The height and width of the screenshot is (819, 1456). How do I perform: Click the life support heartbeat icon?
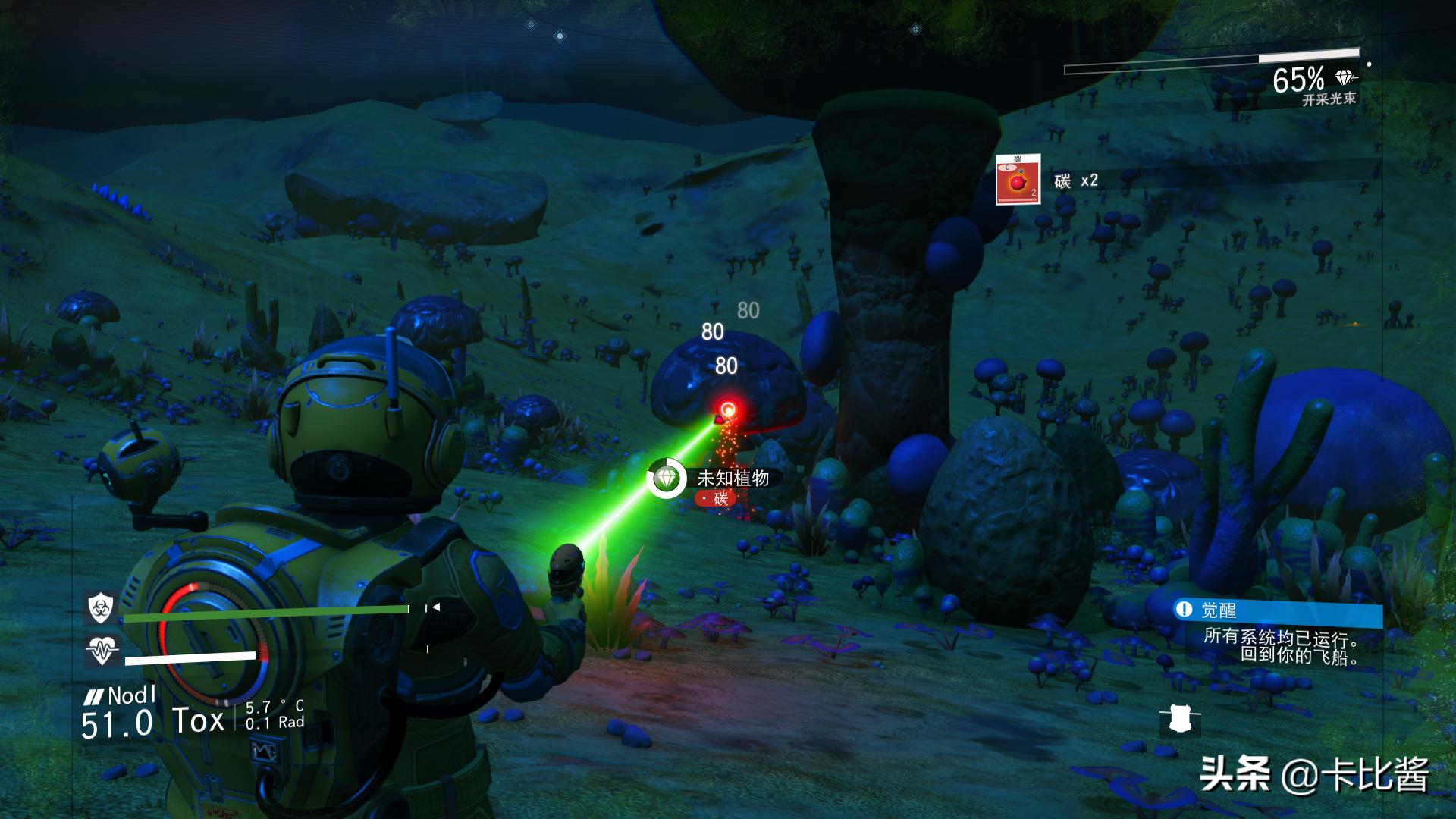point(102,650)
